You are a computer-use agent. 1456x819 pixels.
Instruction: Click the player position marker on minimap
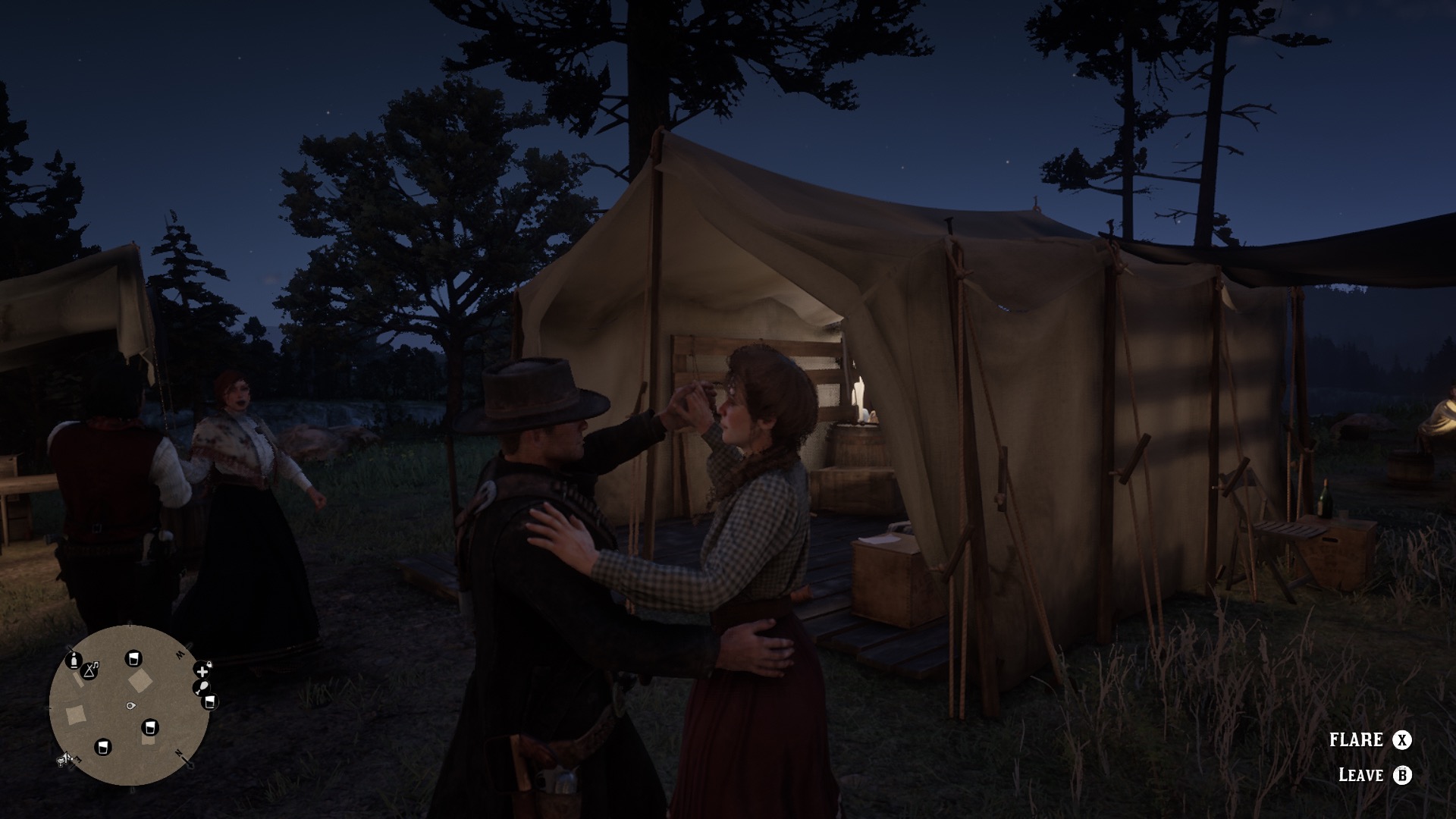pyautogui.click(x=130, y=705)
